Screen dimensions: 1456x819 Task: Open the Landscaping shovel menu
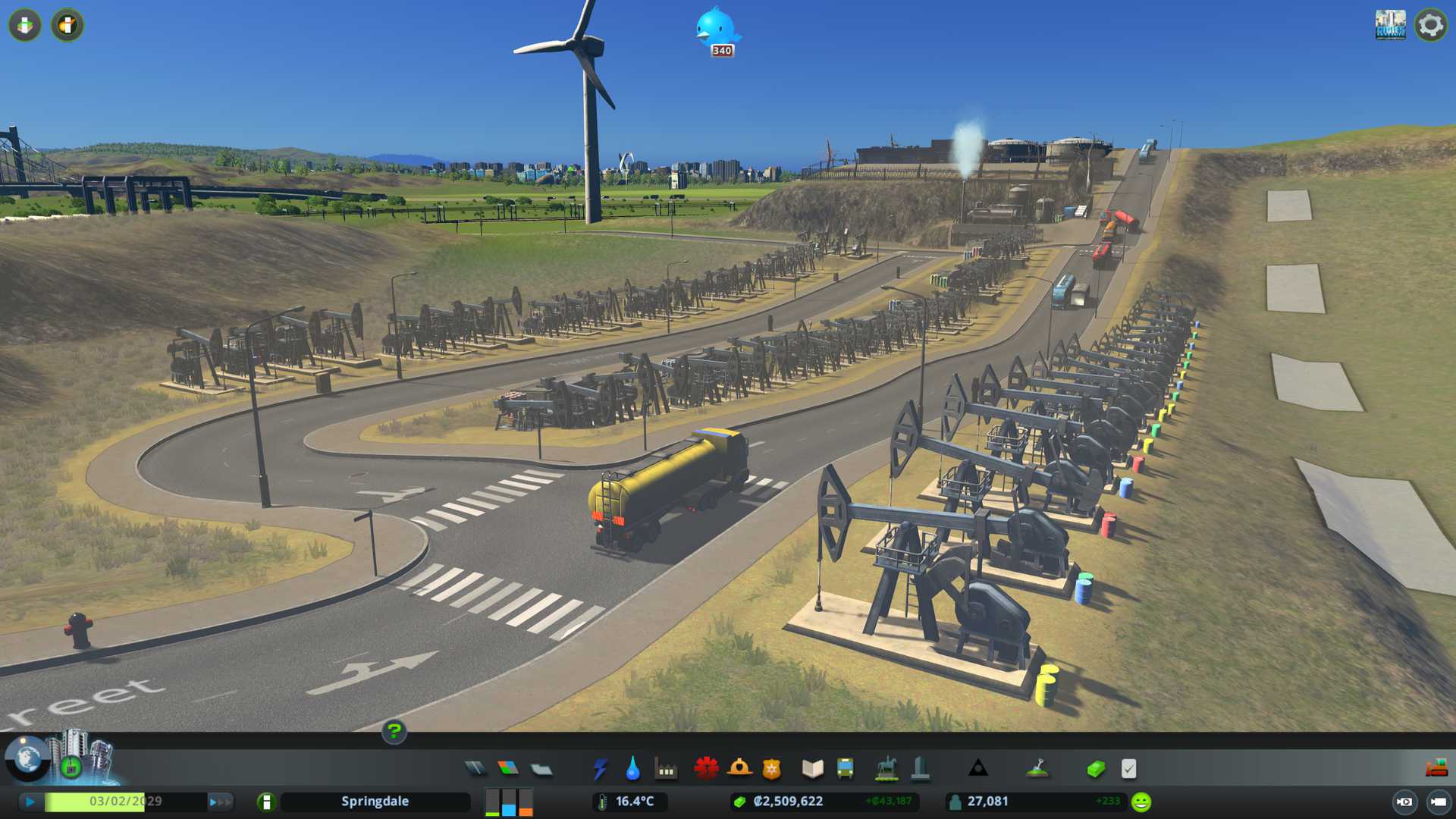click(1037, 769)
